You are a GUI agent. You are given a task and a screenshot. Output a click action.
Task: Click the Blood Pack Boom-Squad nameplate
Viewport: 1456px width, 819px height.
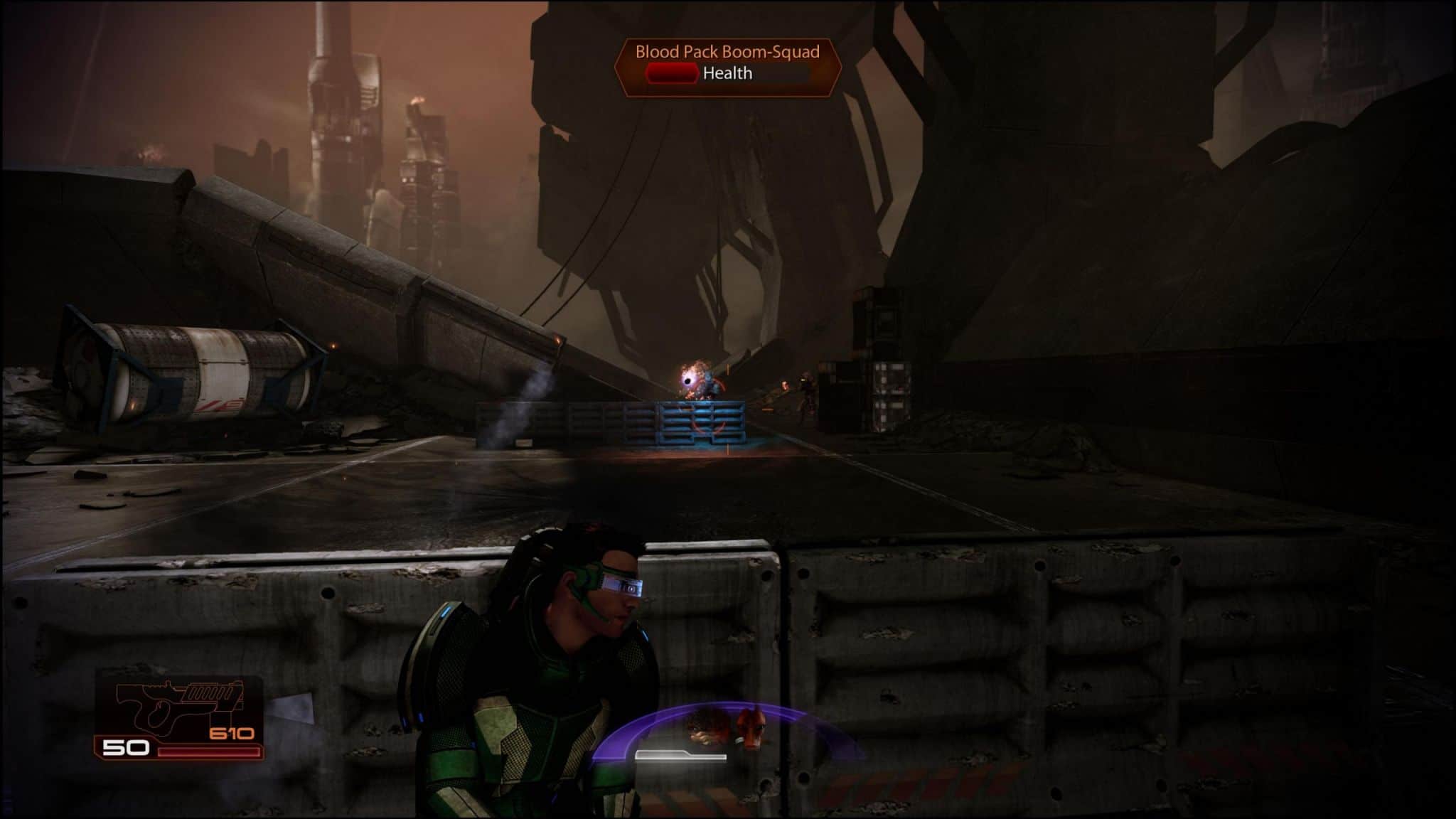[729, 50]
